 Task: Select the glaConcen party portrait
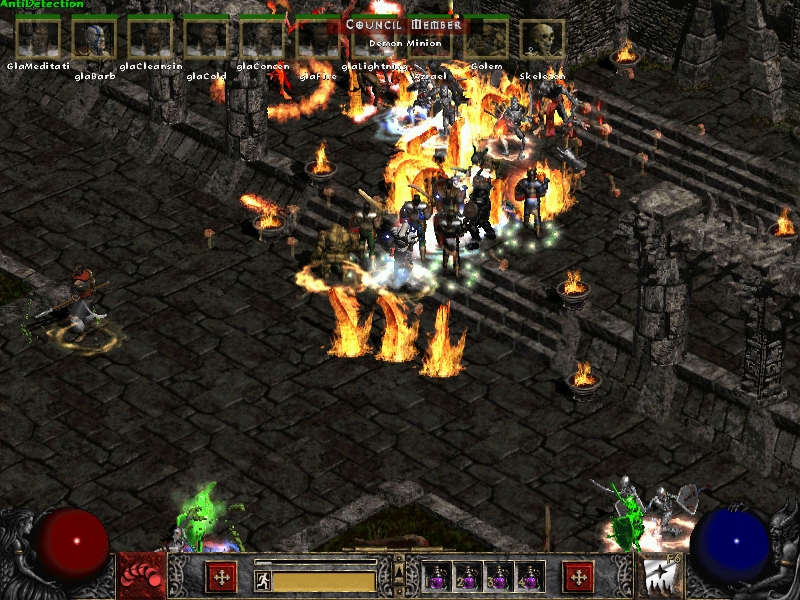(262, 39)
